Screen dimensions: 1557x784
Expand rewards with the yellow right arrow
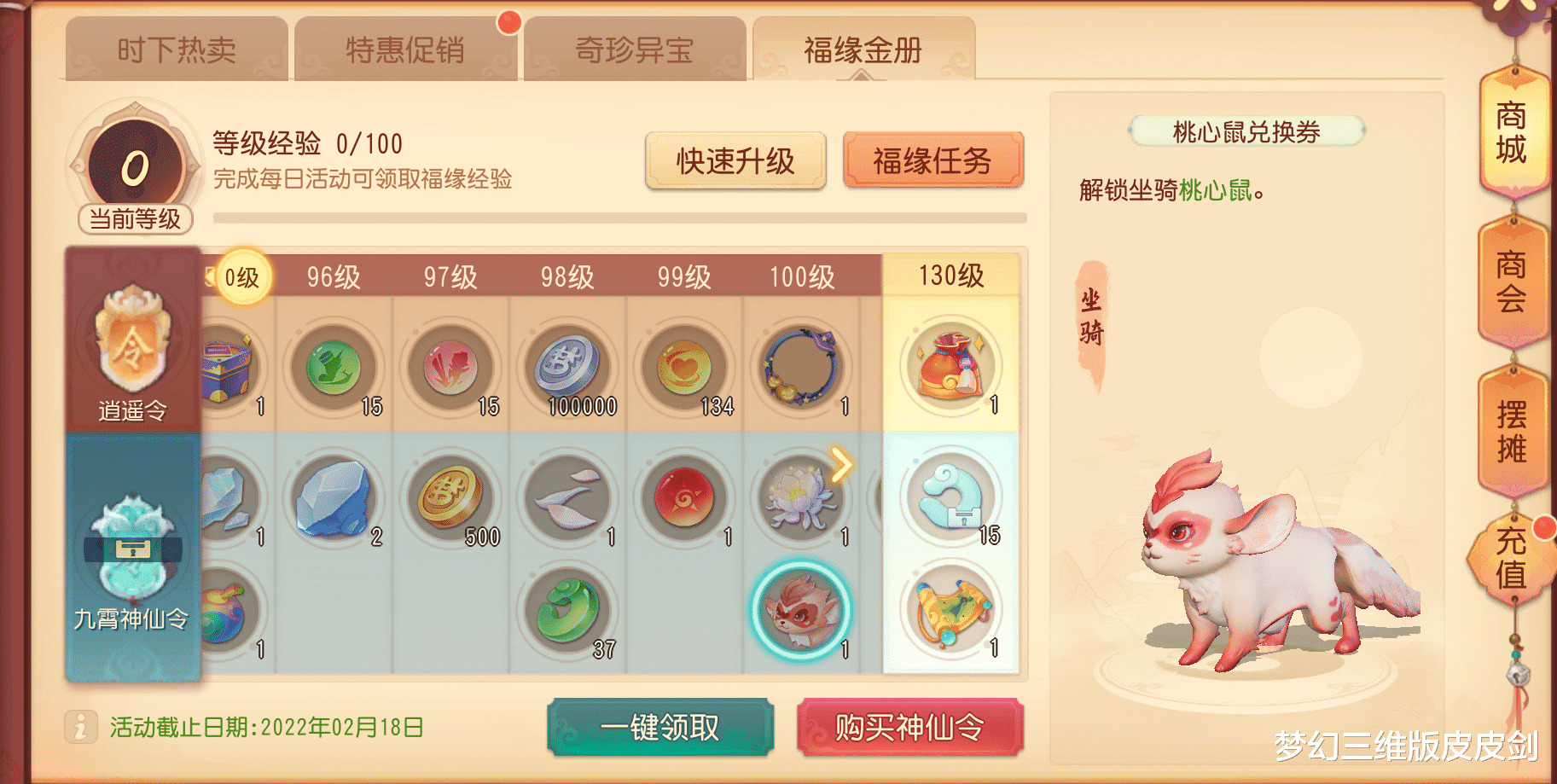pyautogui.click(x=843, y=464)
